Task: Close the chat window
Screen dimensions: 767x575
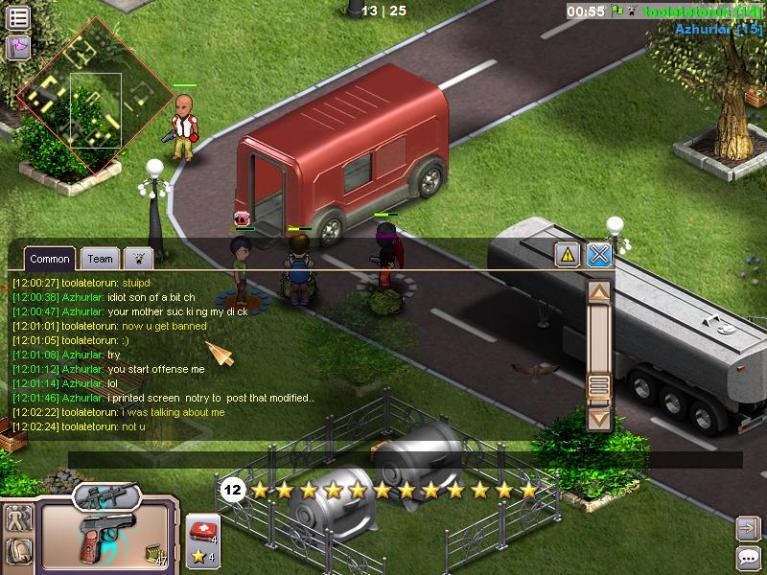Action: tap(599, 255)
